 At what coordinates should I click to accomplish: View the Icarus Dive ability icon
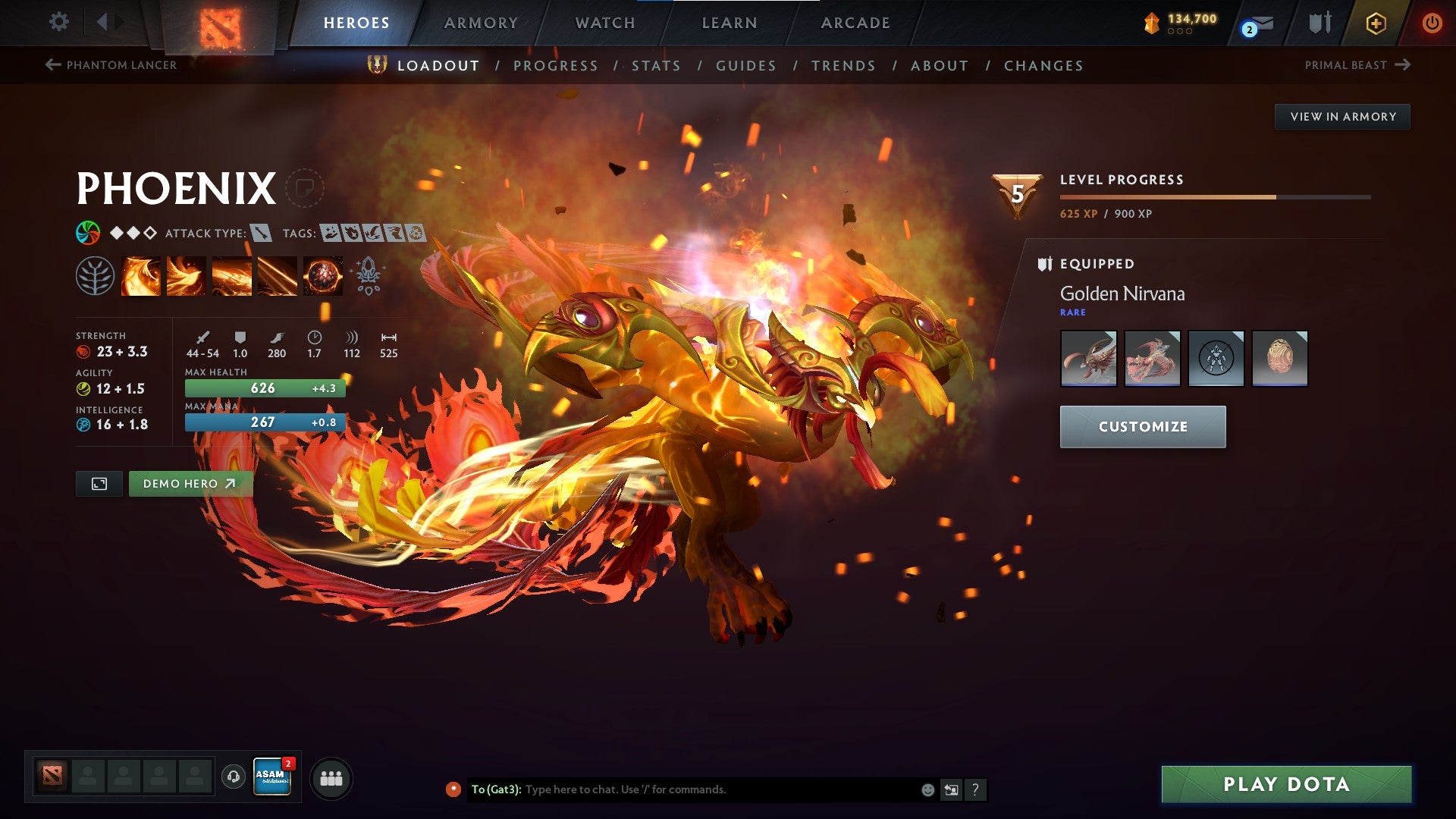[141, 275]
